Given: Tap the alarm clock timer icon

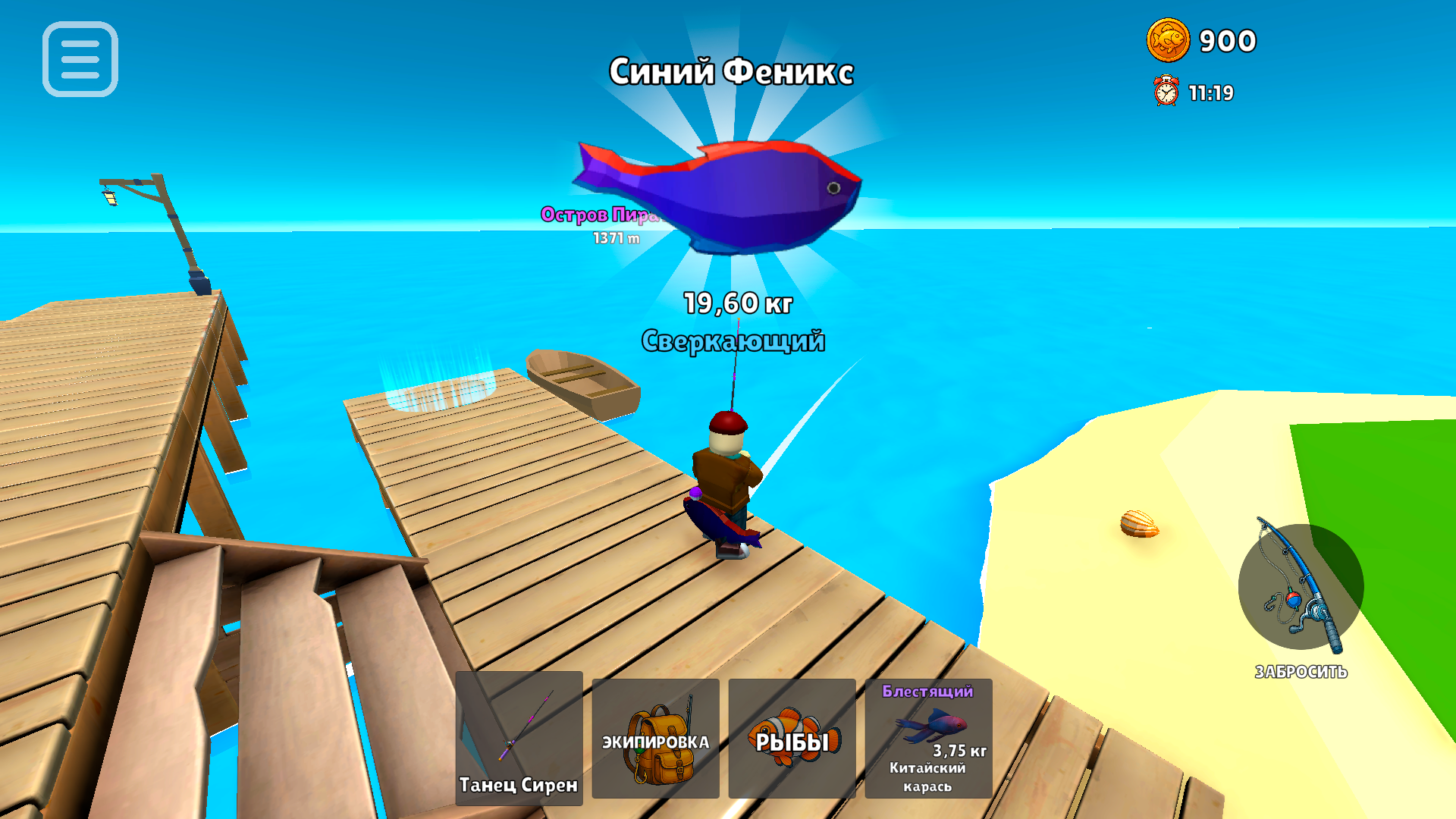Looking at the screenshot, I should (x=1166, y=92).
